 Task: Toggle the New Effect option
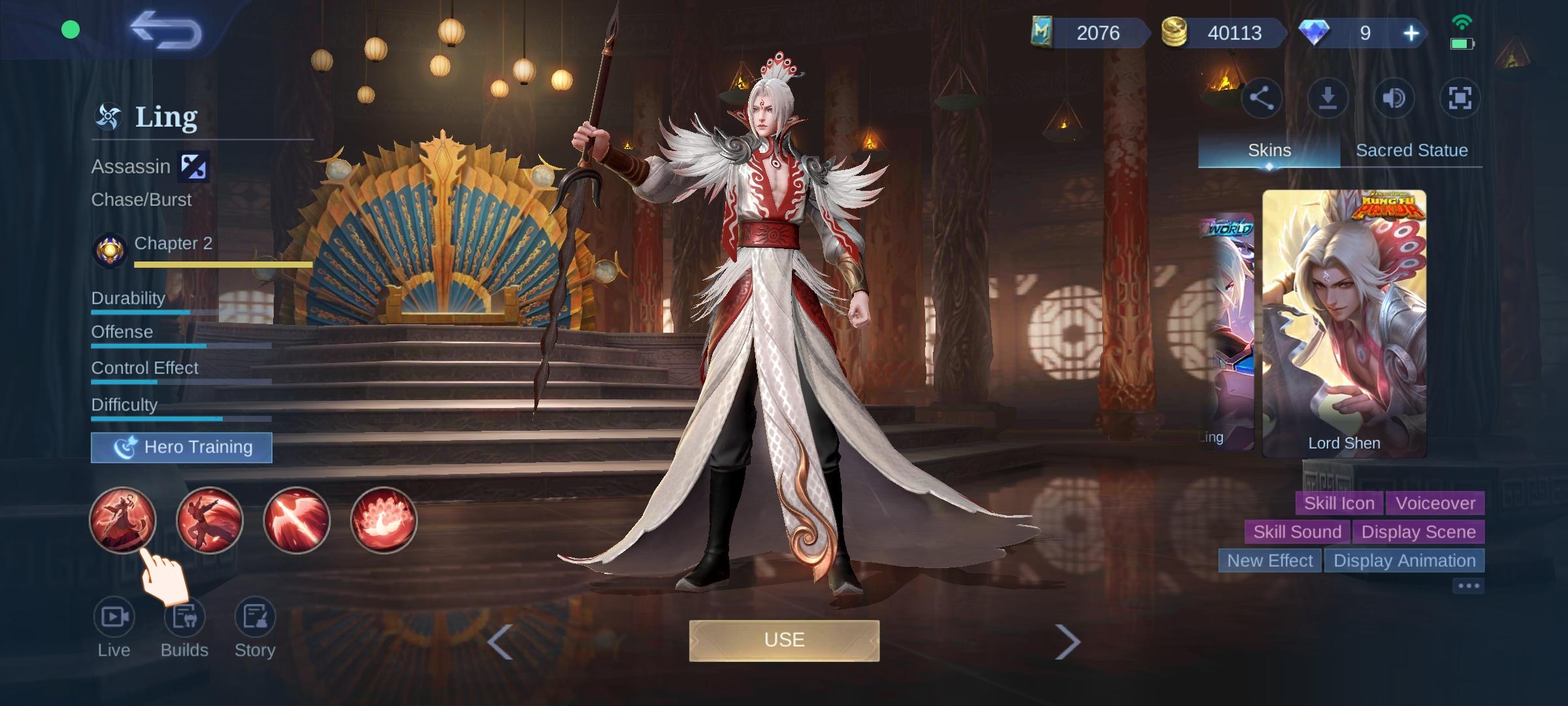pos(1269,560)
